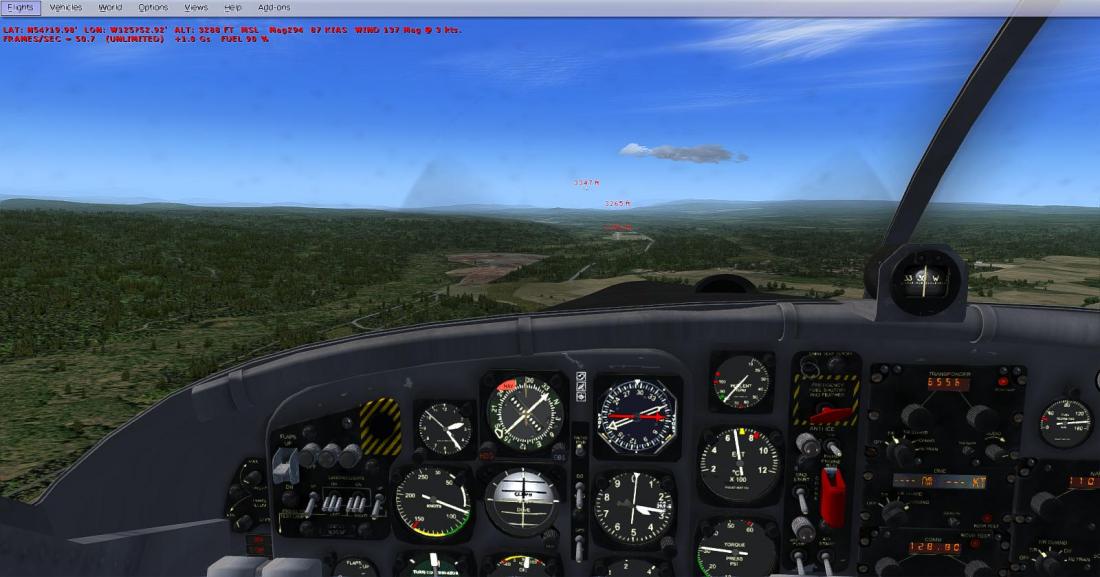Open the Vehicles menu

pos(65,7)
